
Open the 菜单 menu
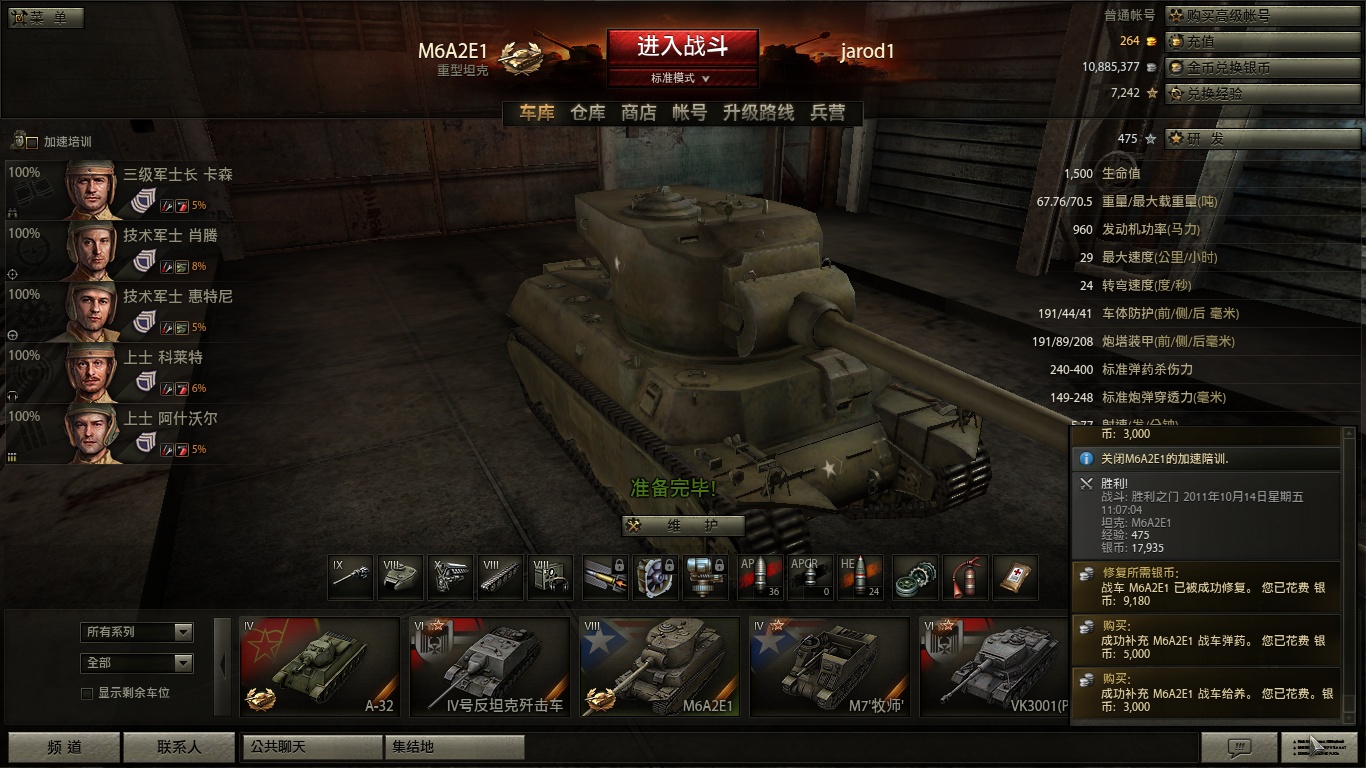(46, 18)
